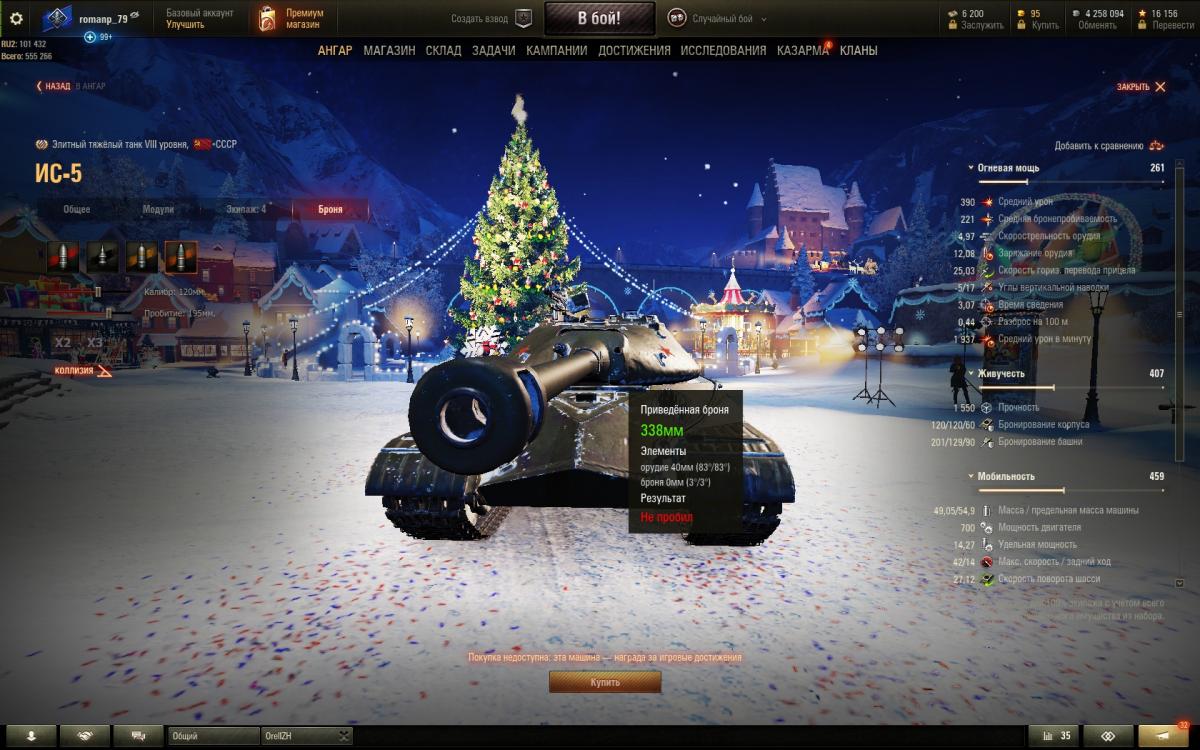Add vehicle via Добавить к сравнению
Screen dimensions: 1200x750
(x=1107, y=146)
